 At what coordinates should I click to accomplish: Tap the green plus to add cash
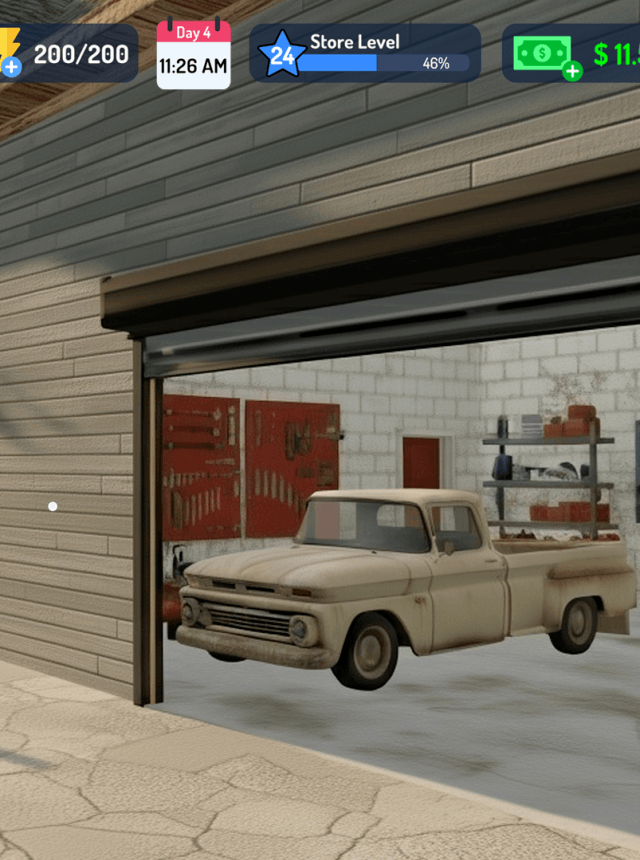(572, 71)
